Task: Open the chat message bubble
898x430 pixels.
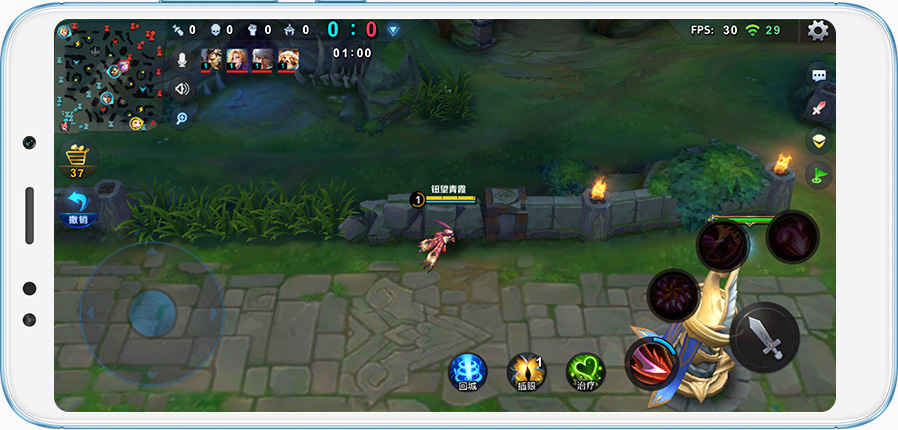Action: coord(819,75)
